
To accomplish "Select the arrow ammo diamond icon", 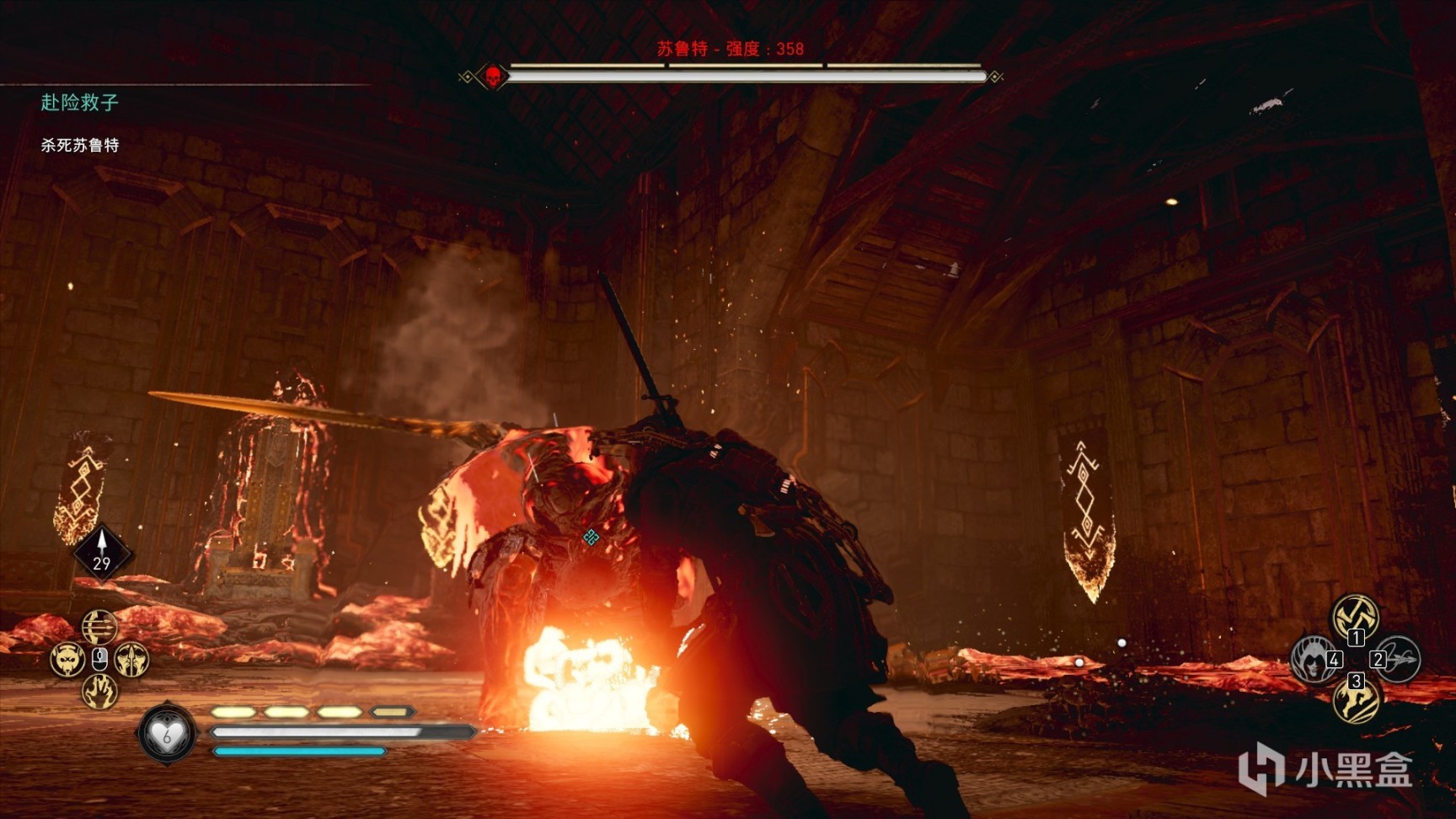I will (x=102, y=553).
